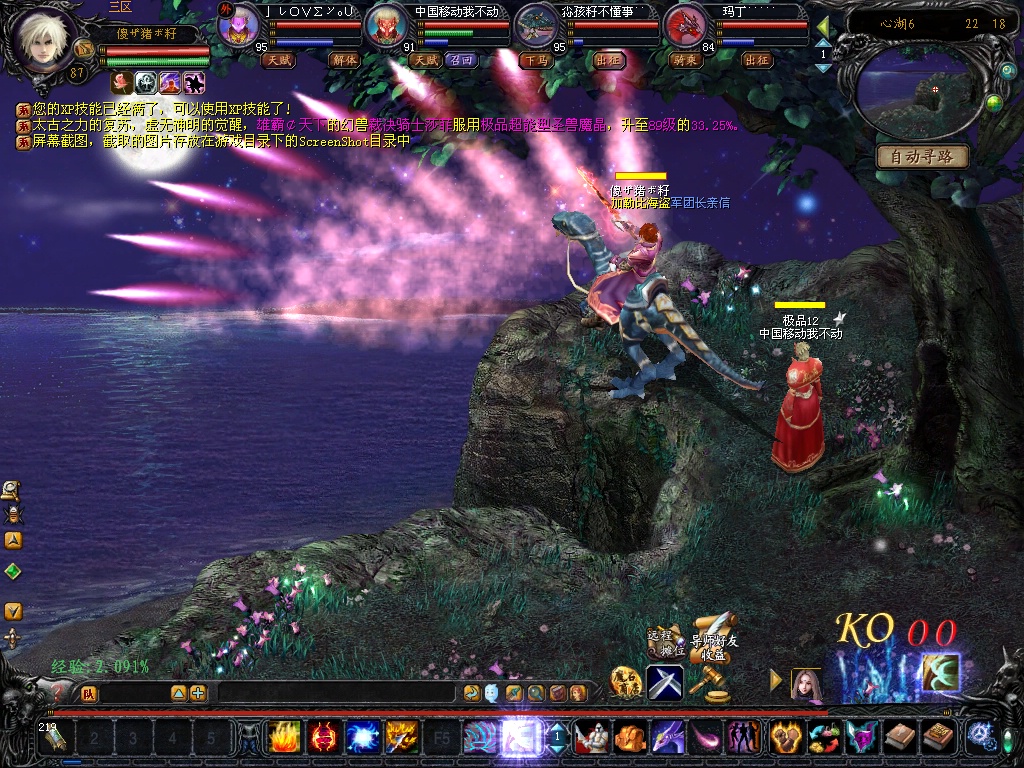This screenshot has width=1024, height=768.
Task: Use the blue energy burst skill
Action: click(362, 738)
